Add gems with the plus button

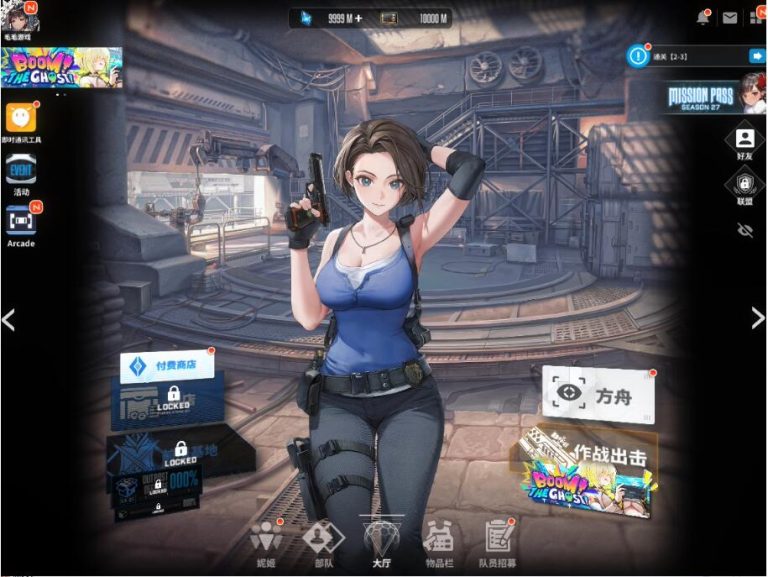(358, 18)
